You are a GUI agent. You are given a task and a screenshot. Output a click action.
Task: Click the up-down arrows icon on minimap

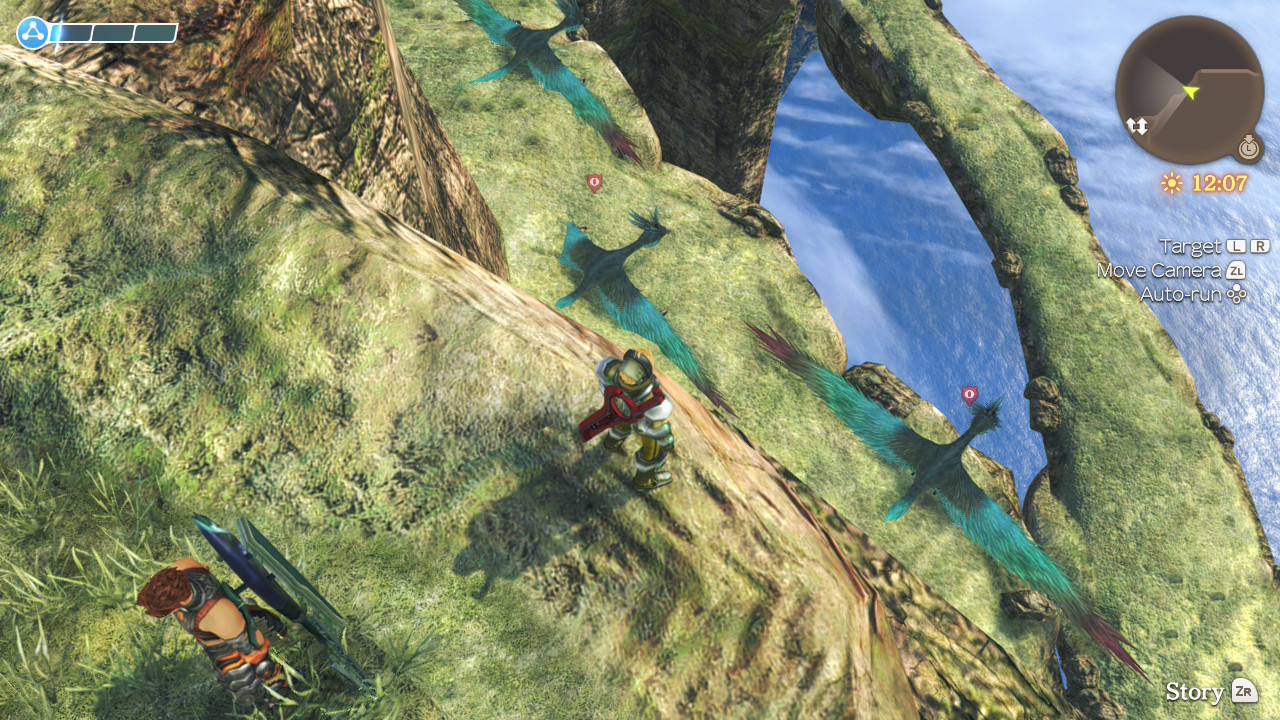click(x=1137, y=126)
